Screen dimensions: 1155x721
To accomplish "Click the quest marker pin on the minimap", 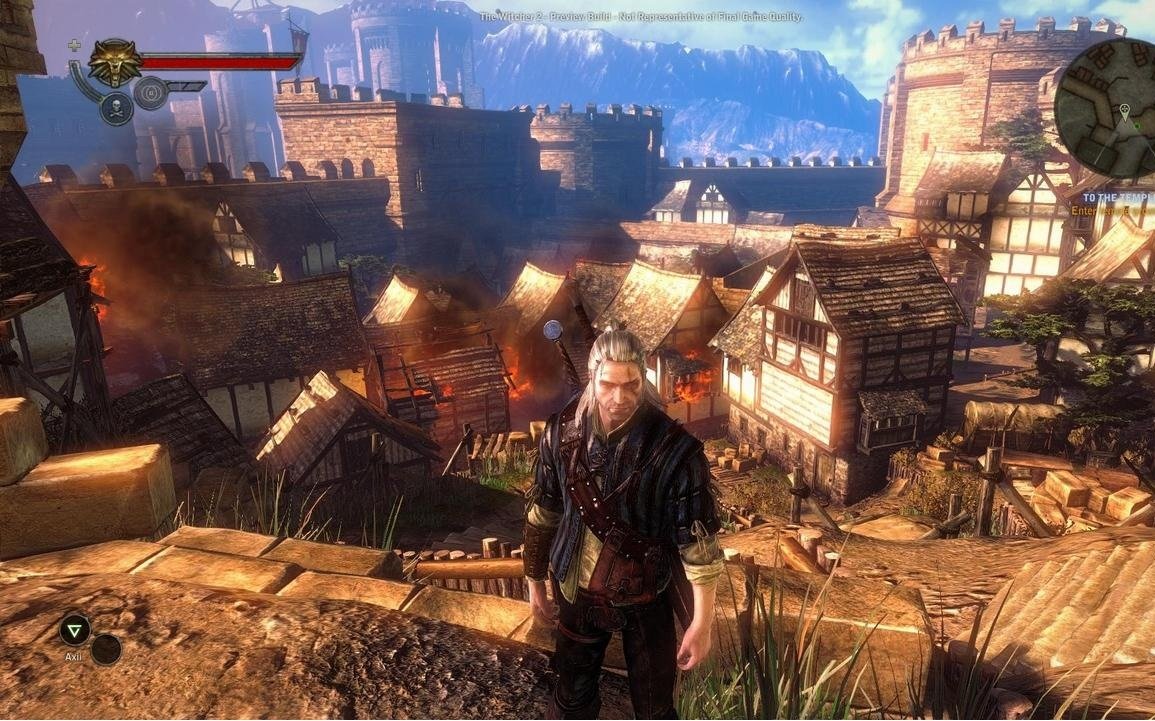I will (x=1124, y=110).
